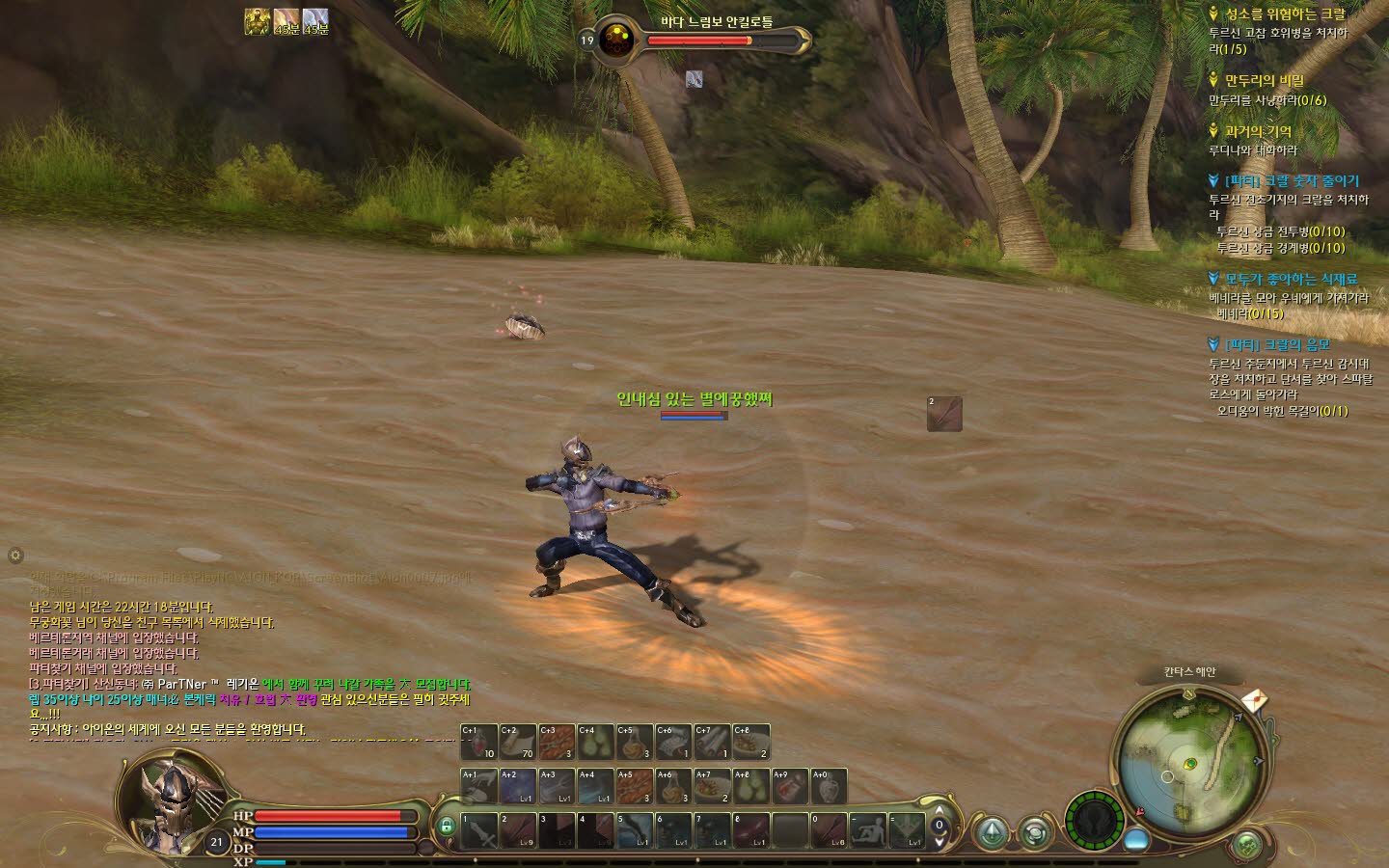Select the red potion in slot C+1
Image resolution: width=1389 pixels, height=868 pixels.
478,742
